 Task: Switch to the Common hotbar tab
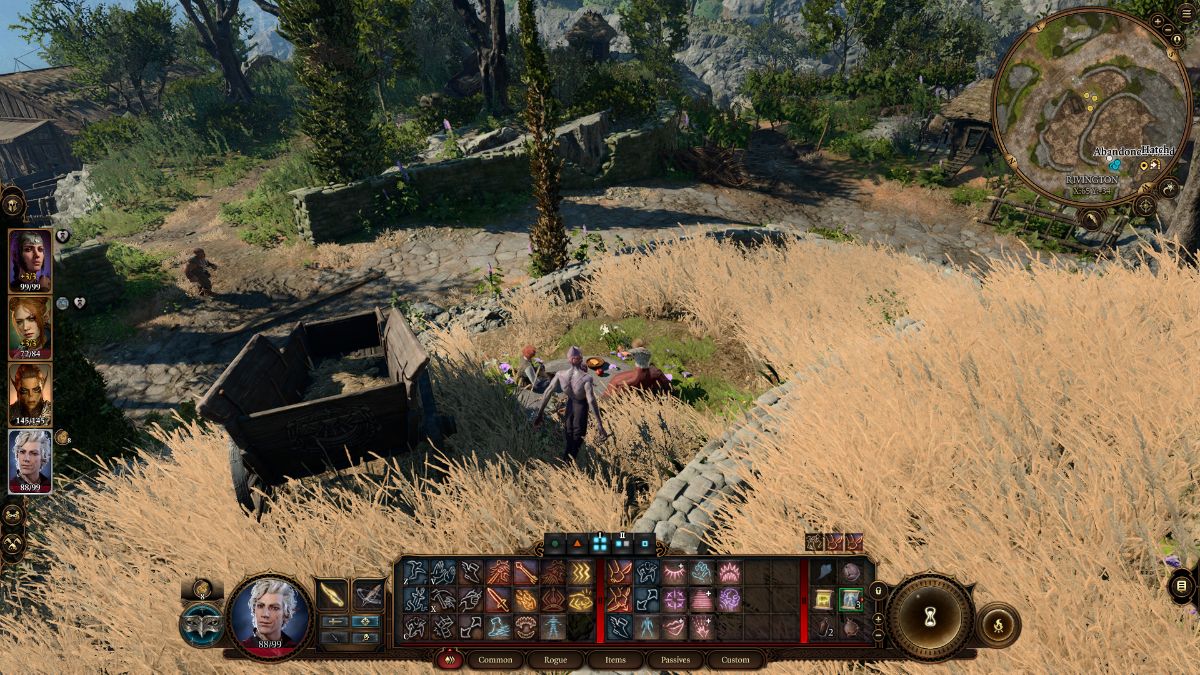pyautogui.click(x=494, y=660)
